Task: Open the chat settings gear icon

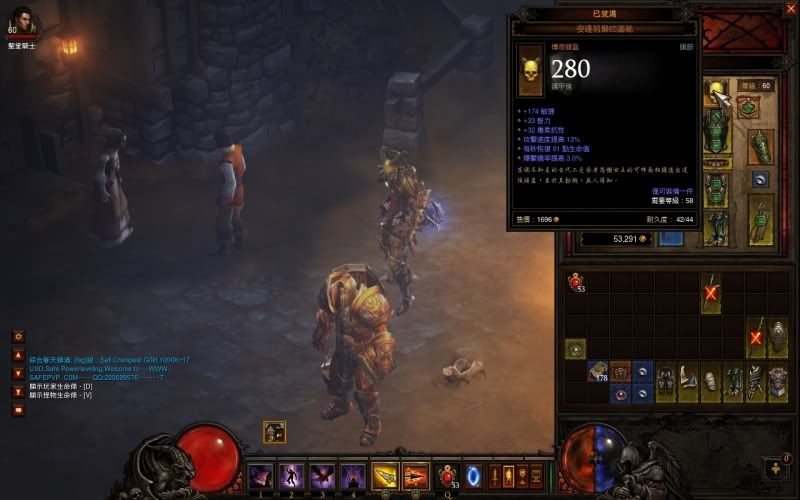Action: (18, 337)
